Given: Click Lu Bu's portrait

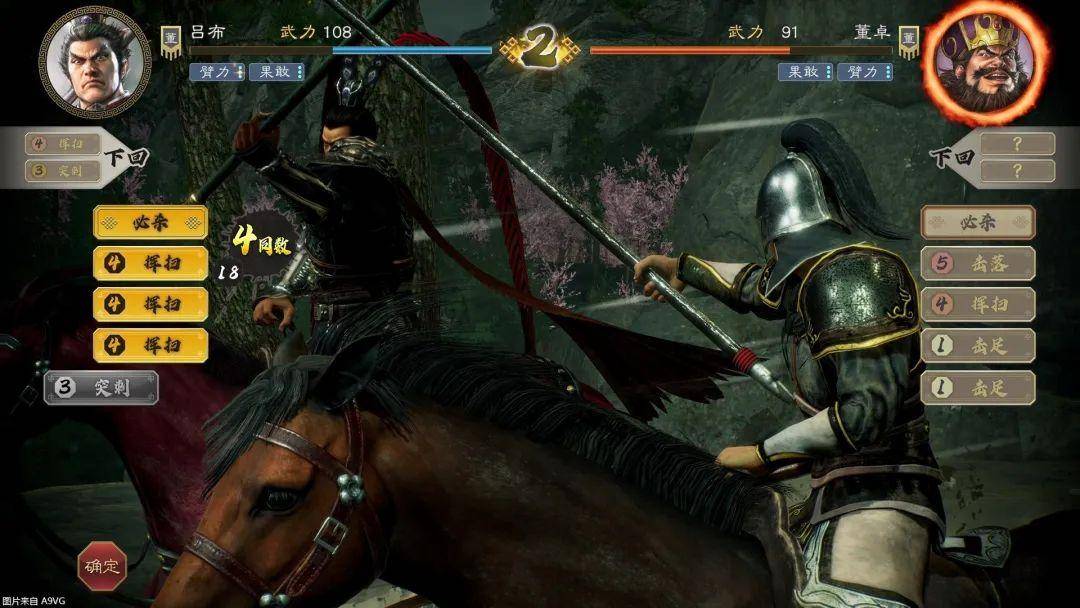Looking at the screenshot, I should (x=95, y=61).
